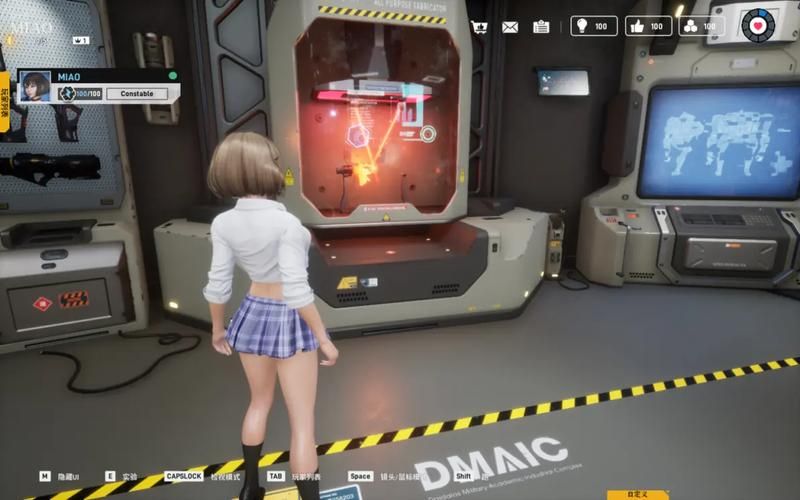The width and height of the screenshot is (800, 500).
Task: Open the shop cart icon
Action: (x=479, y=27)
